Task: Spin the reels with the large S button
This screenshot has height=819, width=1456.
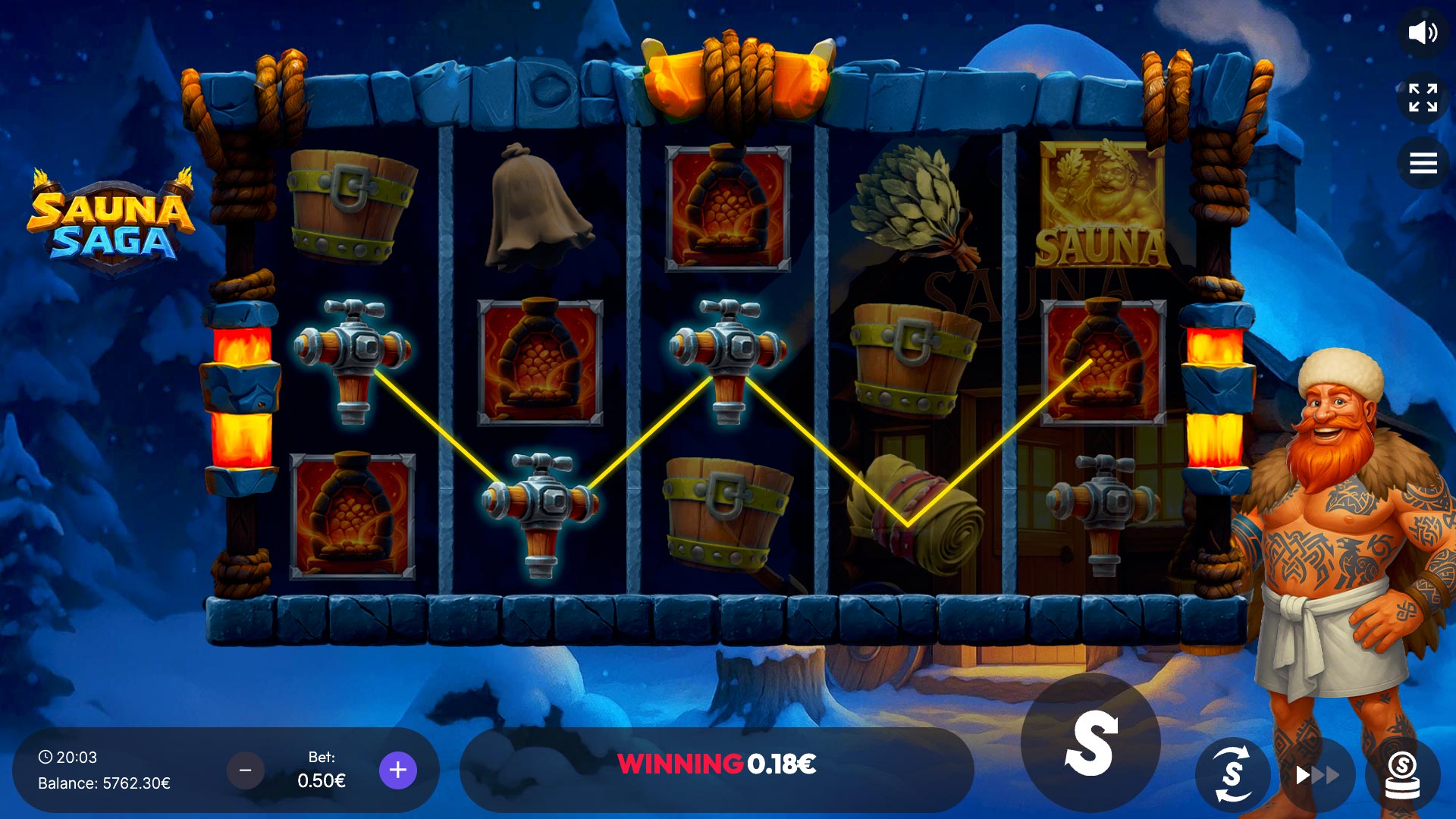Action: pos(1090,743)
